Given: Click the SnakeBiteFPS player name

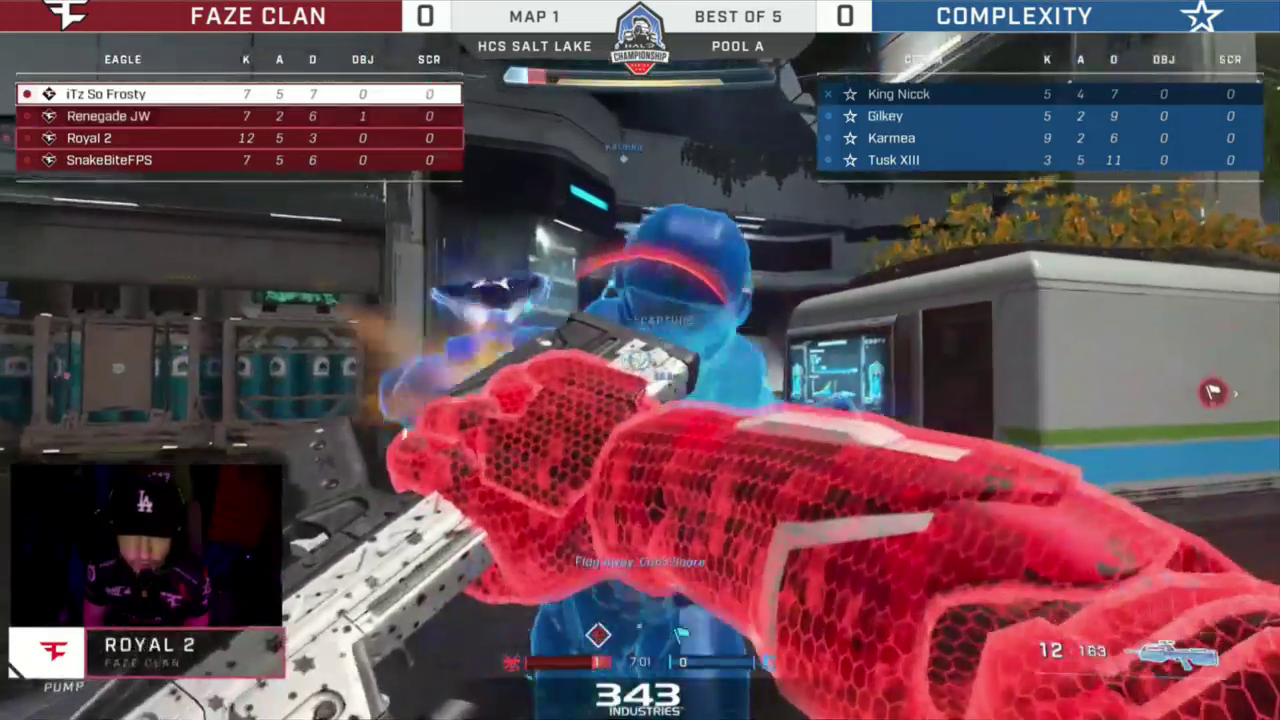Looking at the screenshot, I should pos(109,160).
